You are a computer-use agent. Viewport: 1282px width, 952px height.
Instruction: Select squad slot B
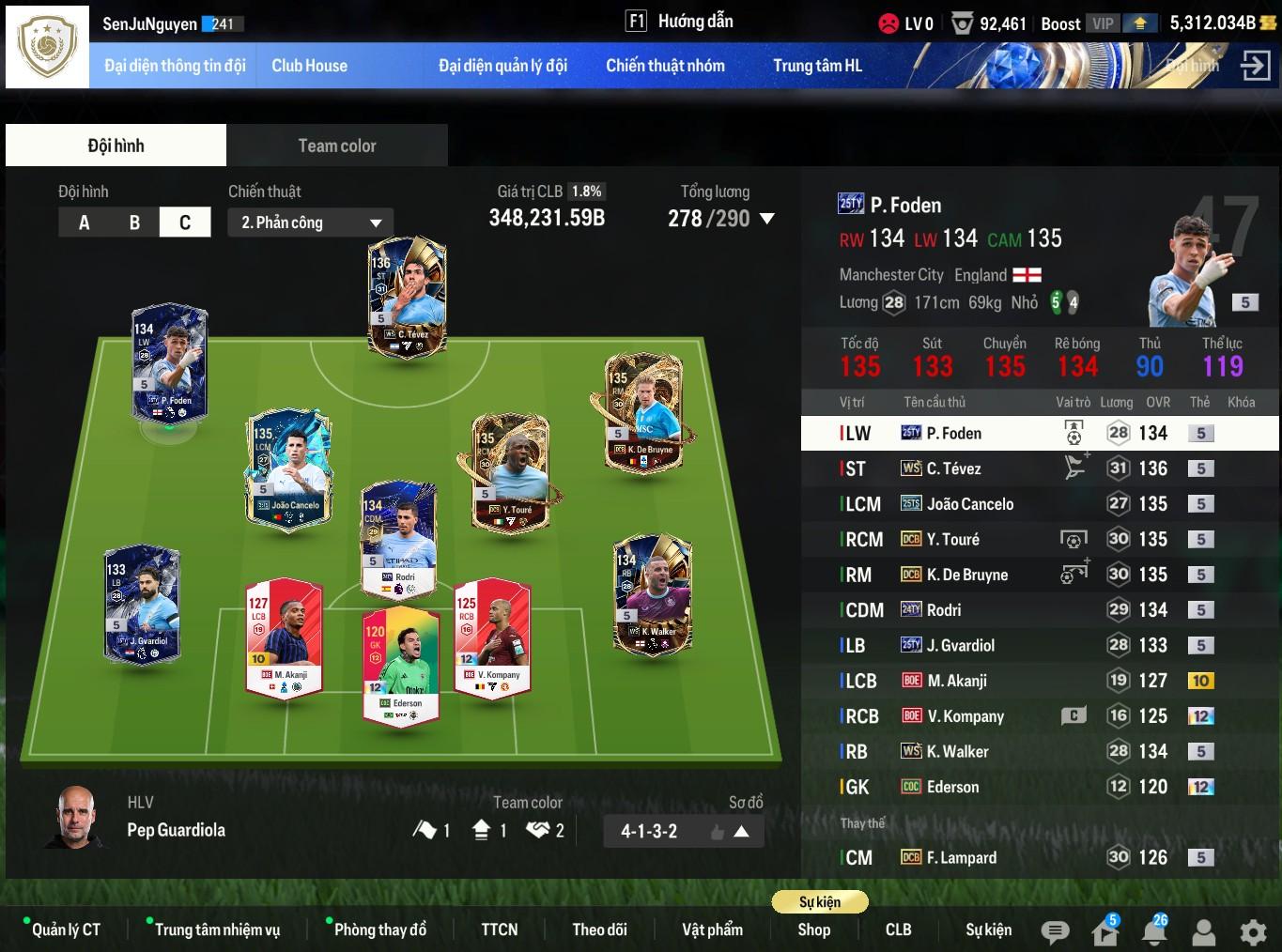coord(134,223)
